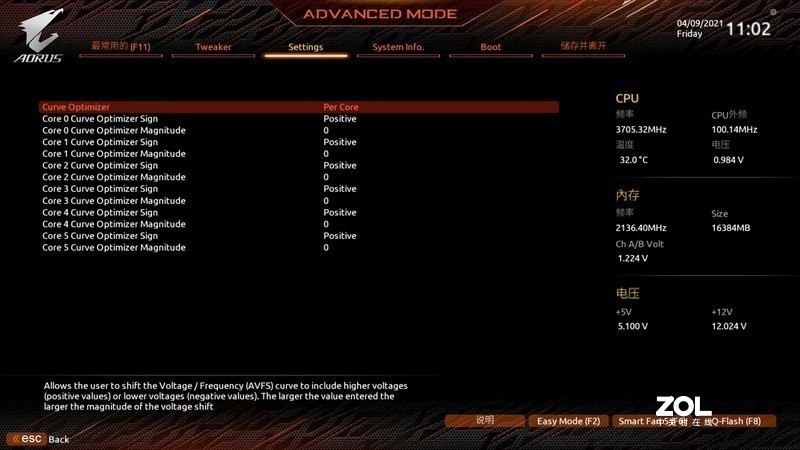This screenshot has height=450, width=800.
Task: Choose Core 0 Curve Optimizer Sign
Action: [x=298, y=119]
